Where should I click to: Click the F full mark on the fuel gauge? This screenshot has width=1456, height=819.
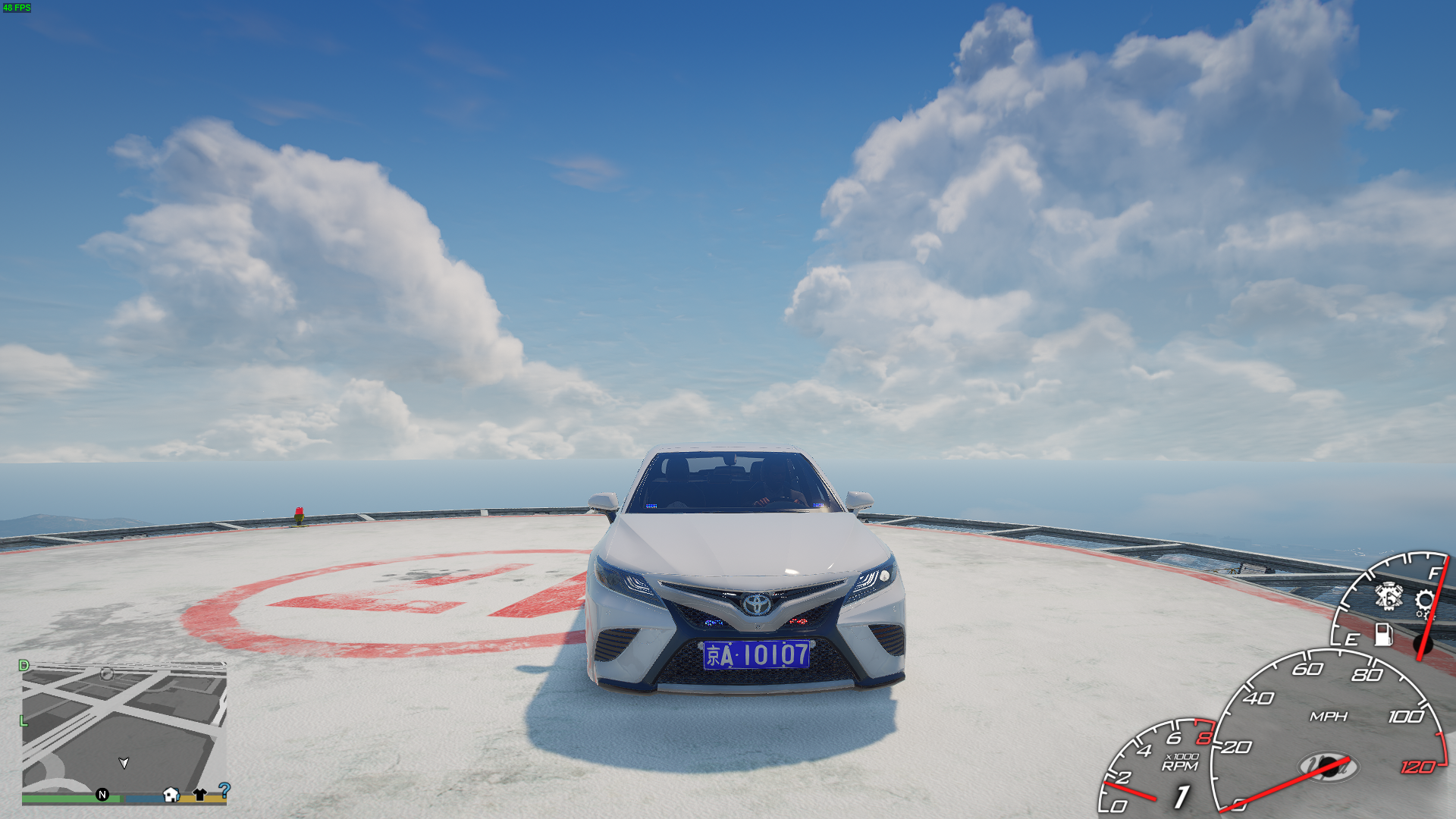(x=1434, y=574)
